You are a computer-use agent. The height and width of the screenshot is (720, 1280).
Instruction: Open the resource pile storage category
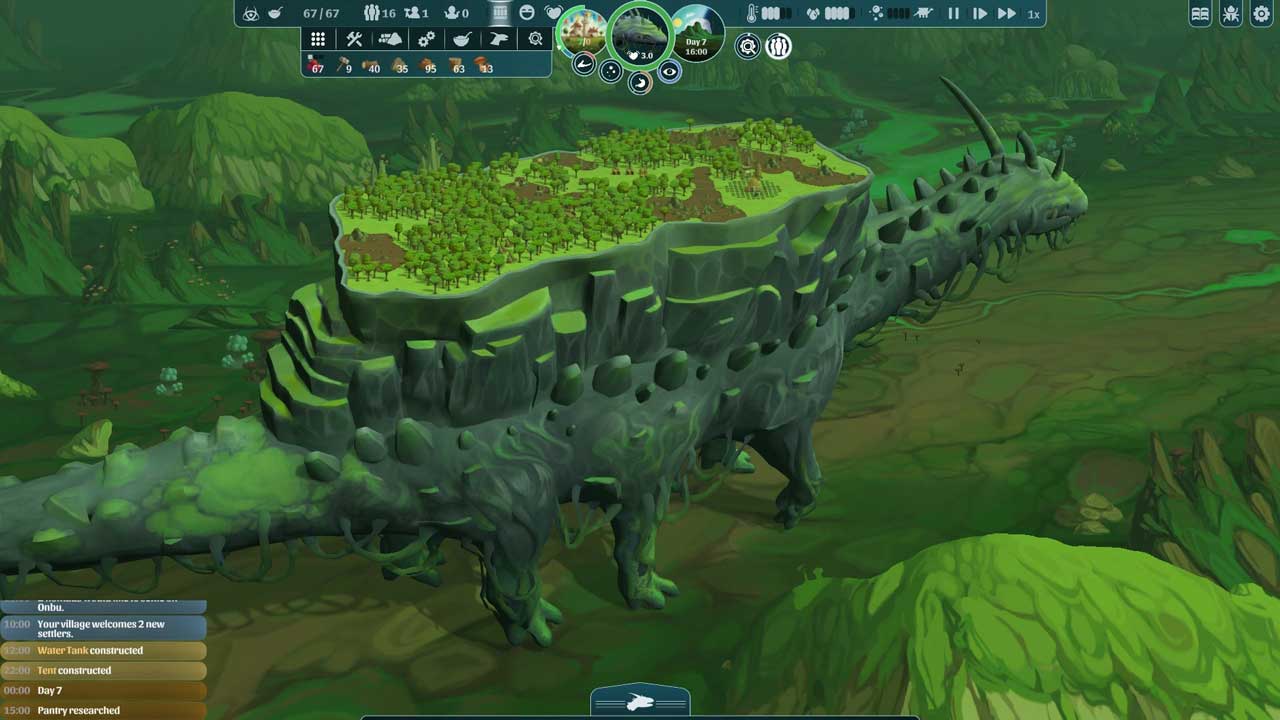(390, 39)
